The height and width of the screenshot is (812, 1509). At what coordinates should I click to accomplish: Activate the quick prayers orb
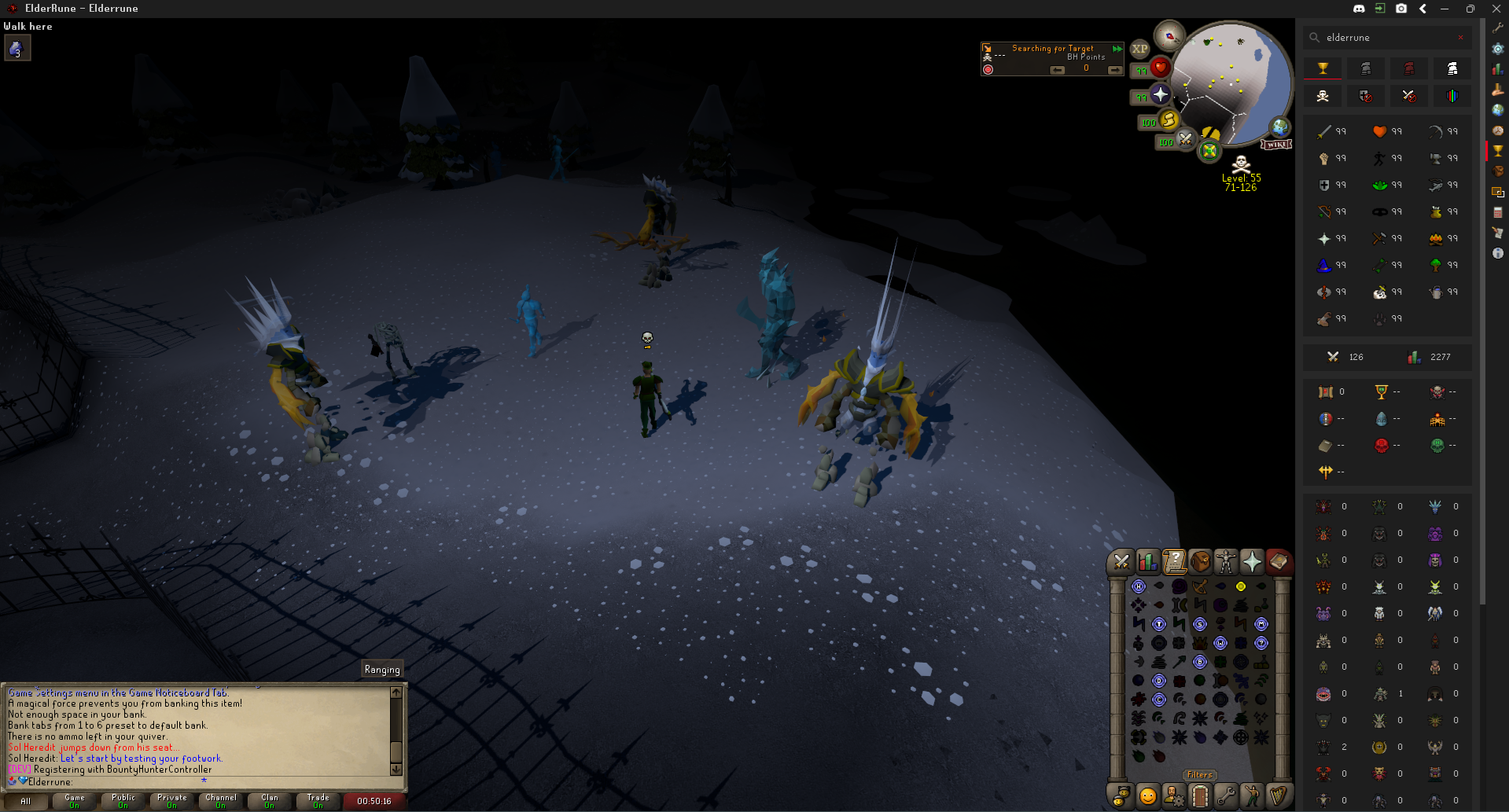1161,95
